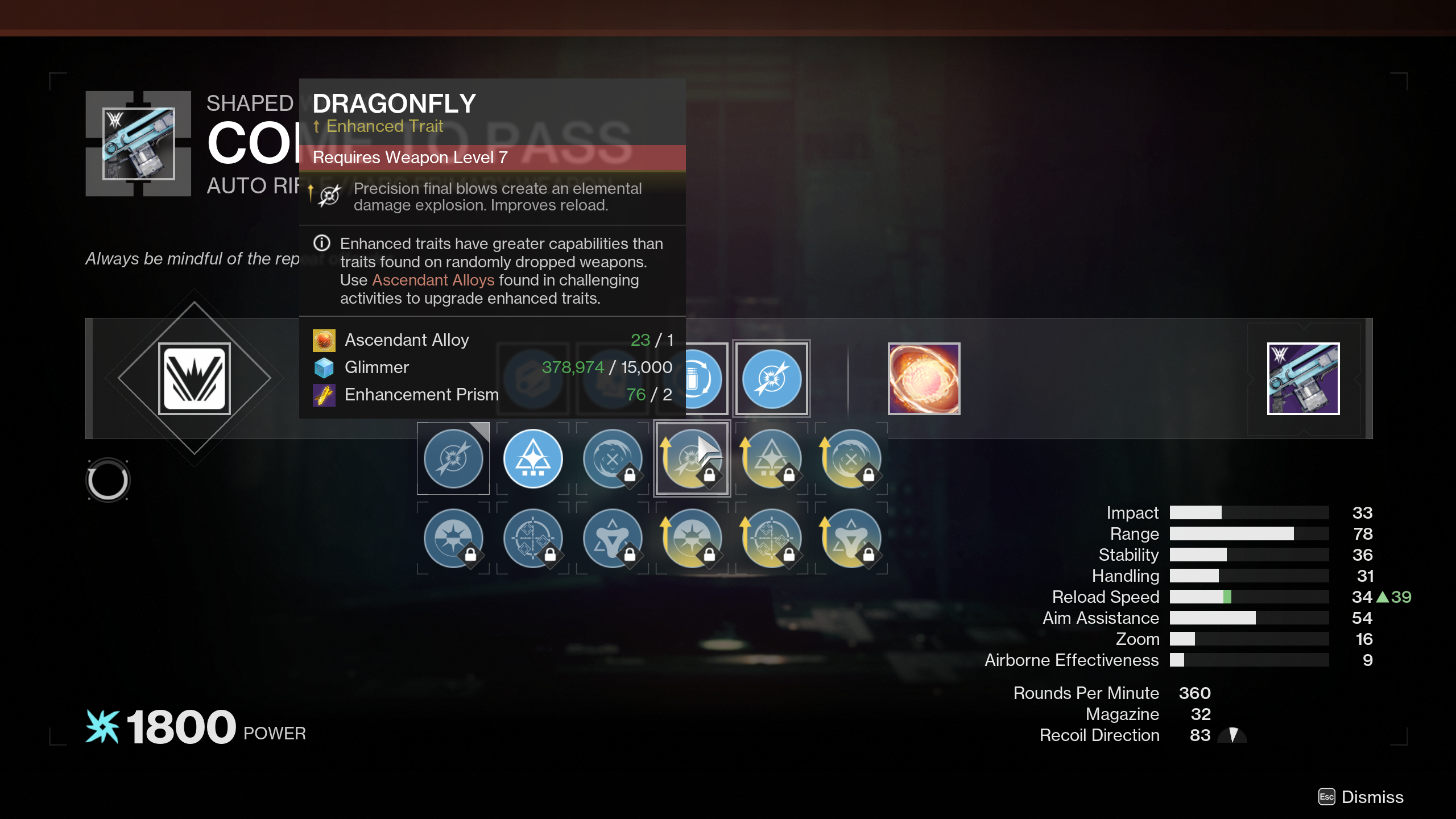The image size is (1456, 819).
Task: Open the equipped Dragonfly trait socket
Action: (x=771, y=379)
